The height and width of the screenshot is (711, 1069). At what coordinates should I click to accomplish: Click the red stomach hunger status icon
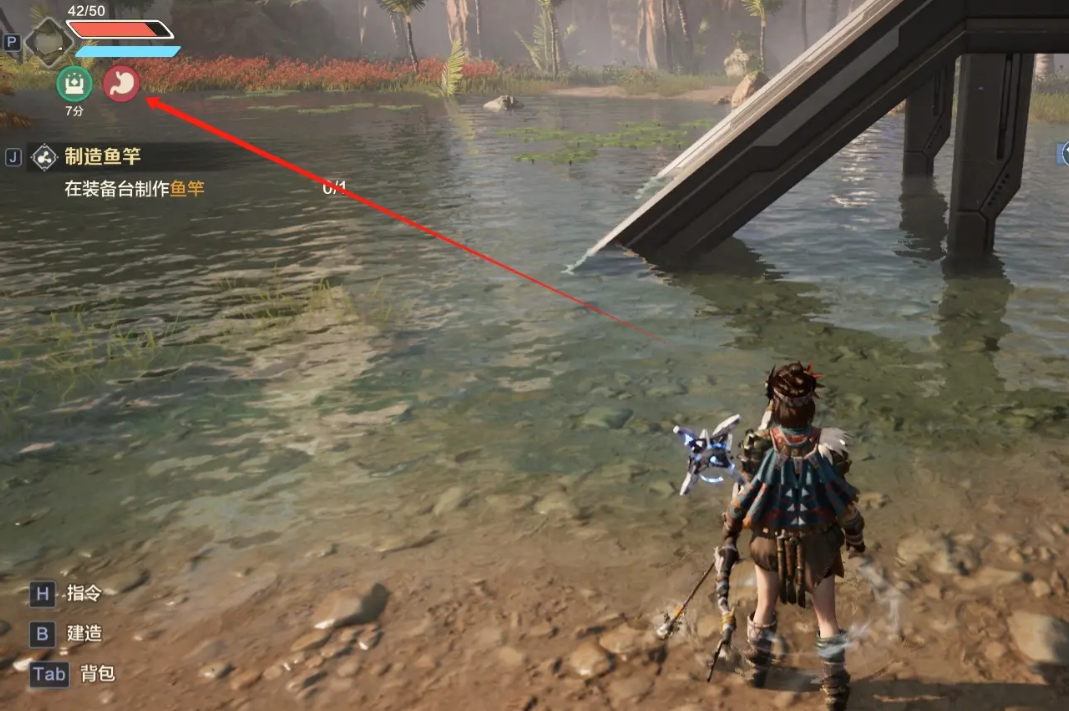(121, 84)
